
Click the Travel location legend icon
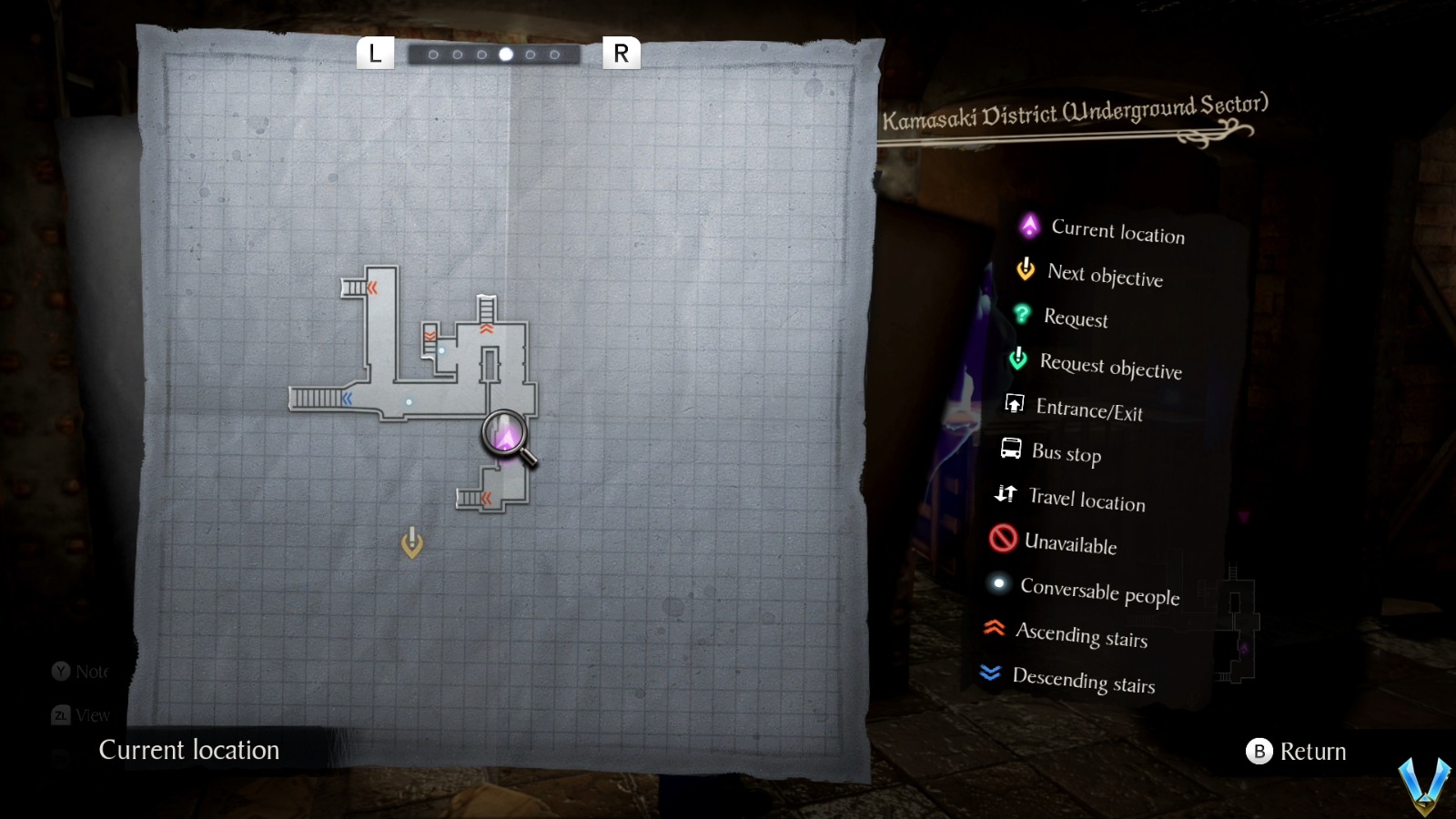click(x=1006, y=492)
